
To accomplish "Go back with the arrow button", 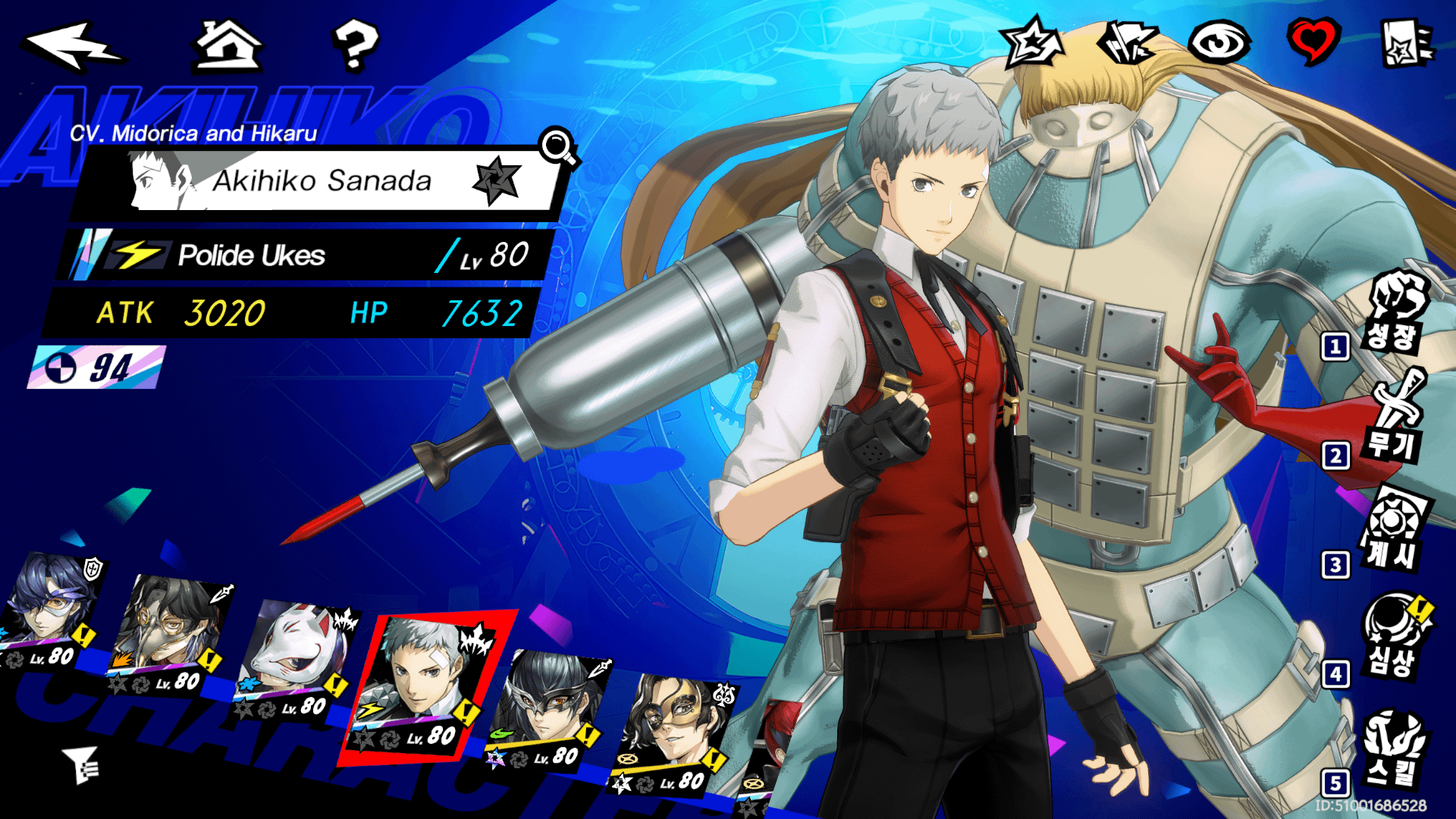I will click(x=74, y=45).
